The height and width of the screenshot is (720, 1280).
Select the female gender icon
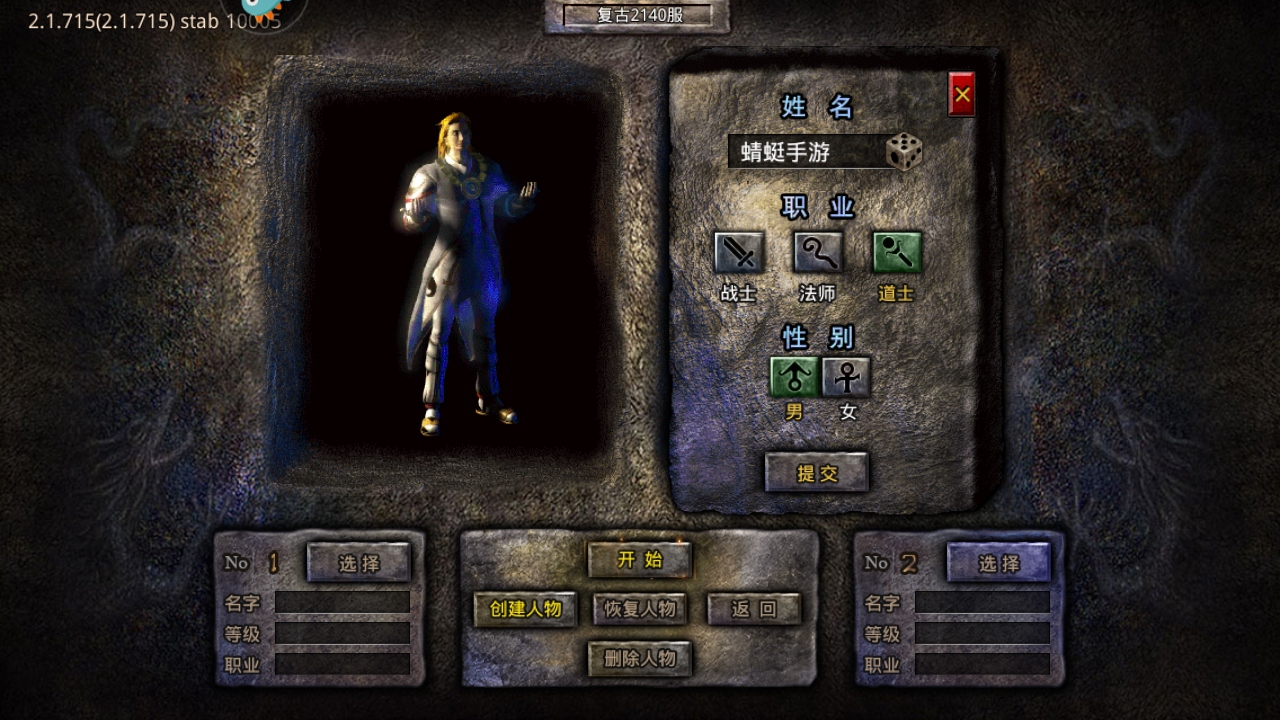(x=847, y=377)
